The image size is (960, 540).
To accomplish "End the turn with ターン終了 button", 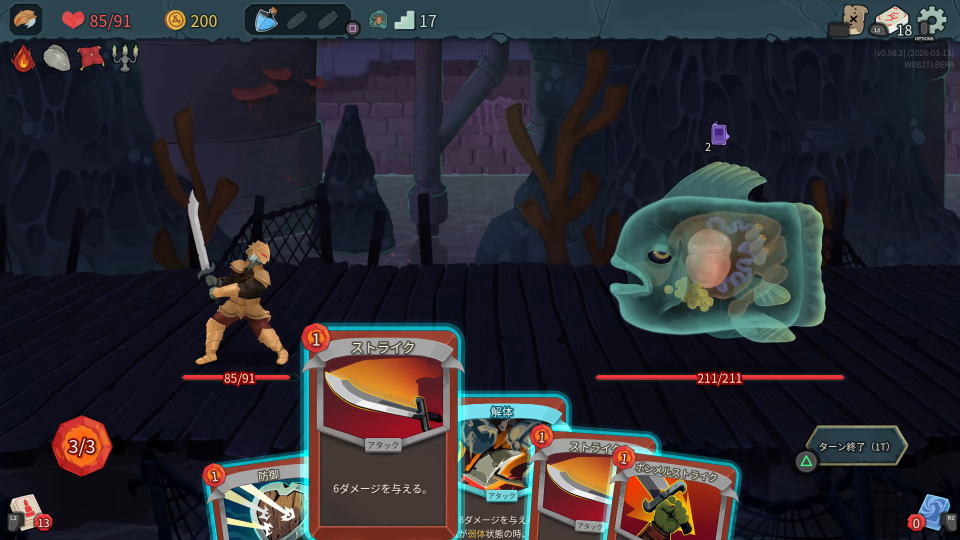I will click(x=856, y=447).
